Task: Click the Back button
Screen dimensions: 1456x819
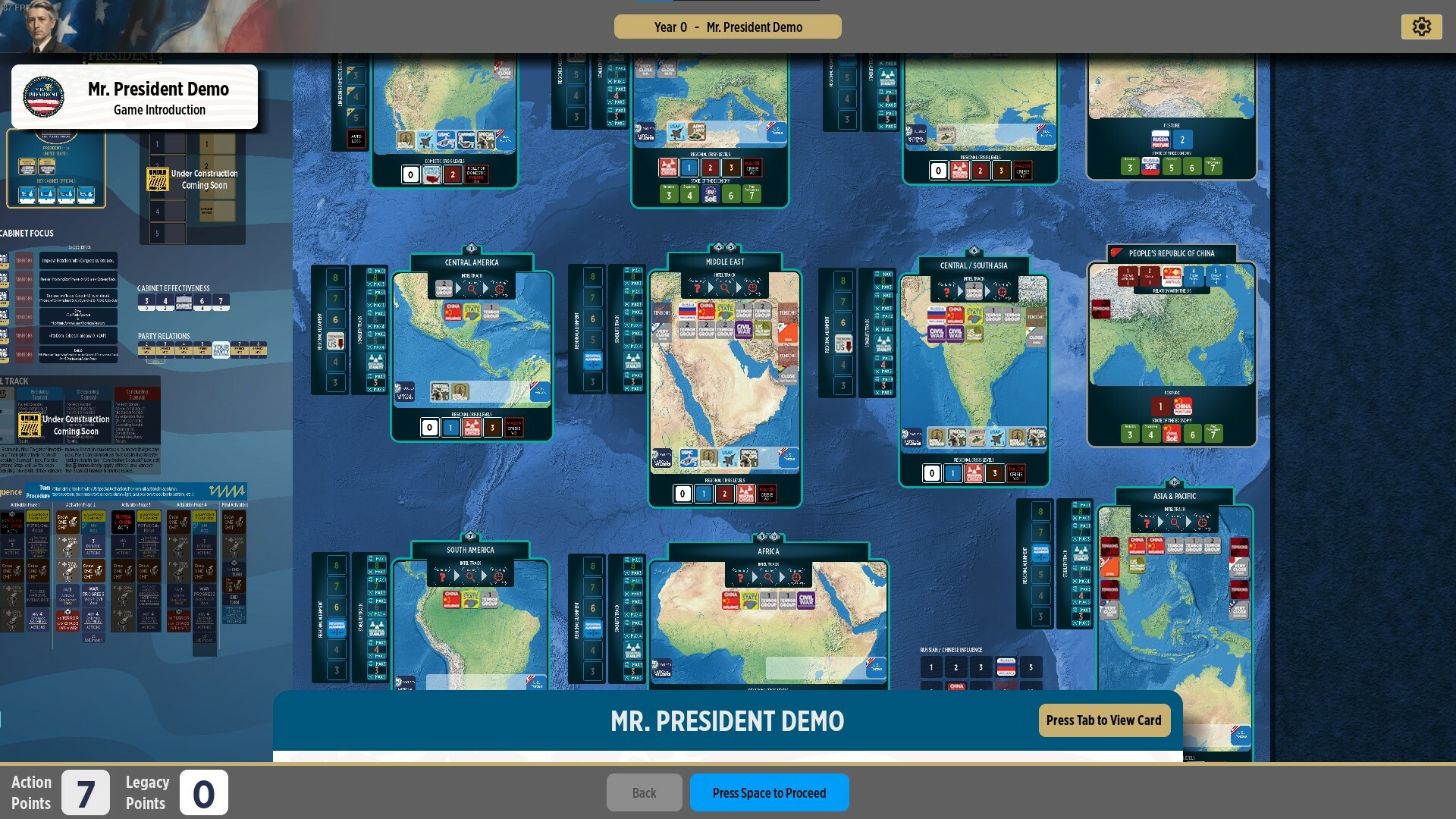Action: [x=644, y=792]
